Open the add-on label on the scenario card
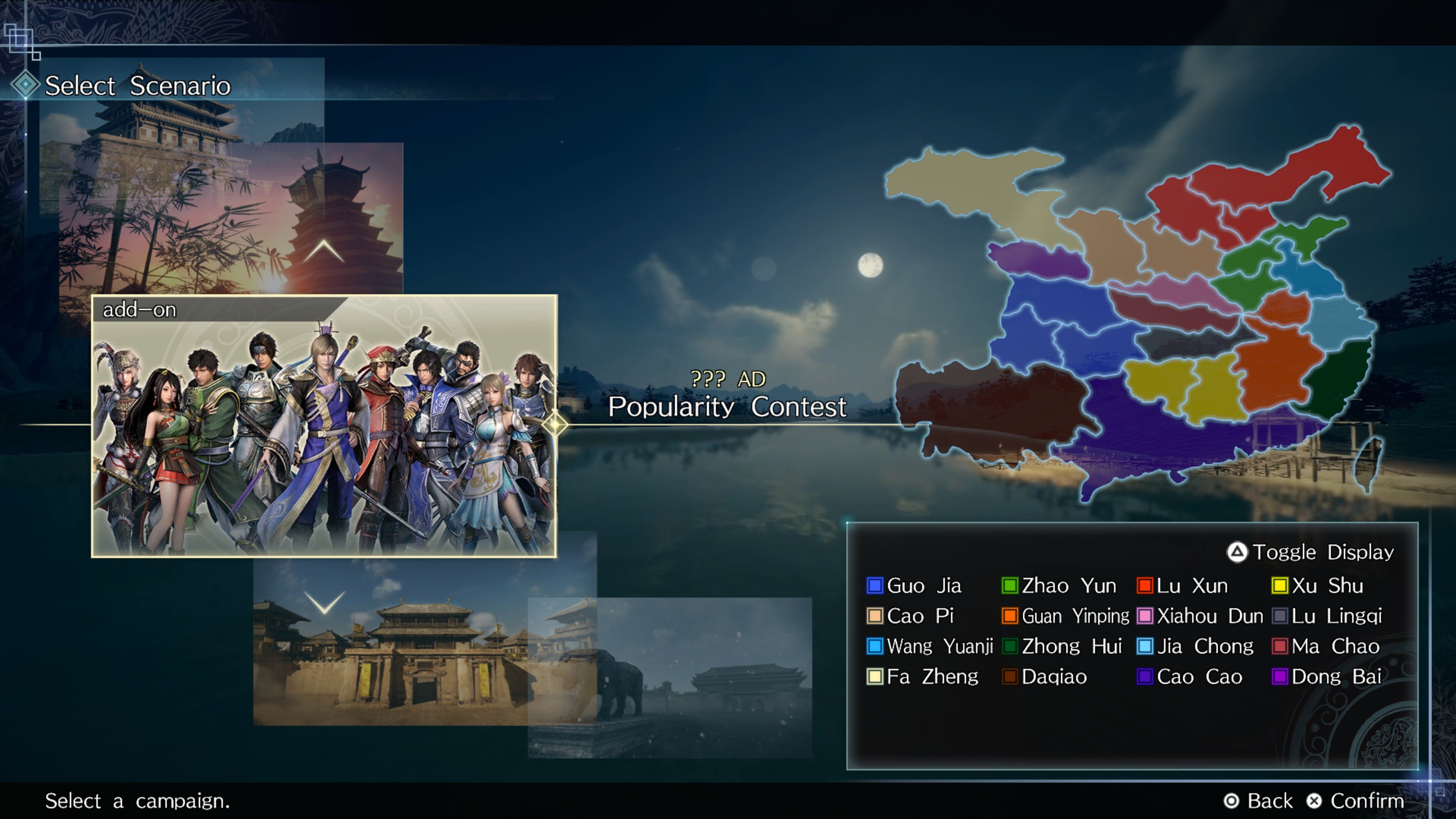This screenshot has width=1456, height=819. click(x=140, y=310)
